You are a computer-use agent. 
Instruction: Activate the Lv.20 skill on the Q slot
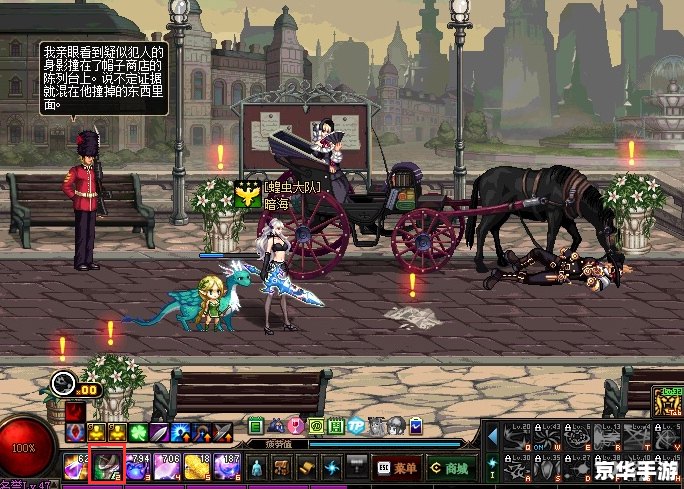click(518, 436)
